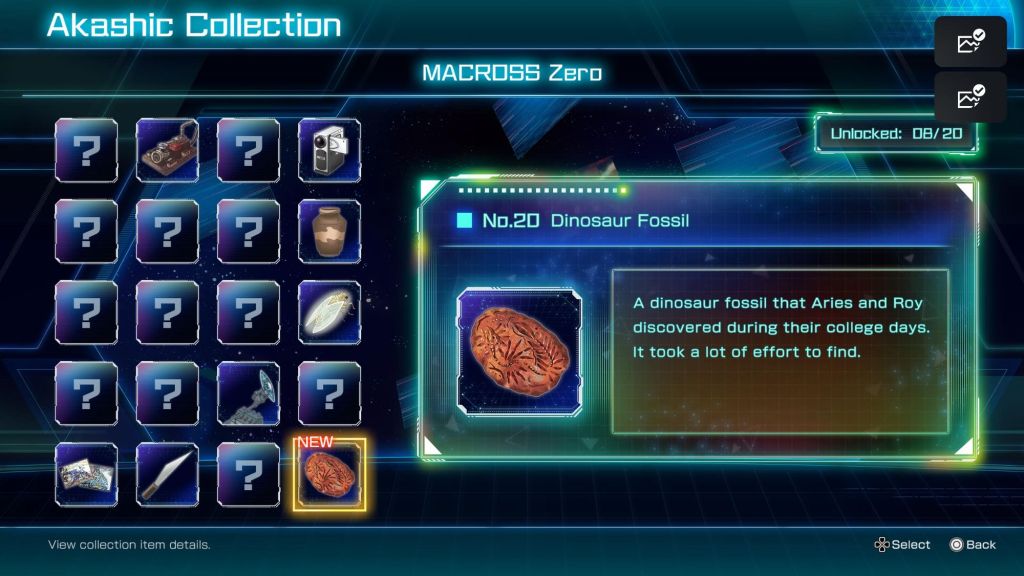Click the top screenshot overlay button
This screenshot has width=1024, height=576.
(970, 42)
